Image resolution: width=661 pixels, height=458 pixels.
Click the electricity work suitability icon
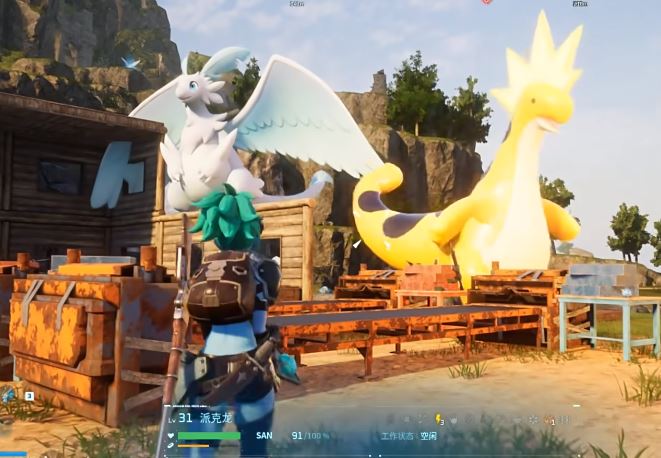pos(437,419)
